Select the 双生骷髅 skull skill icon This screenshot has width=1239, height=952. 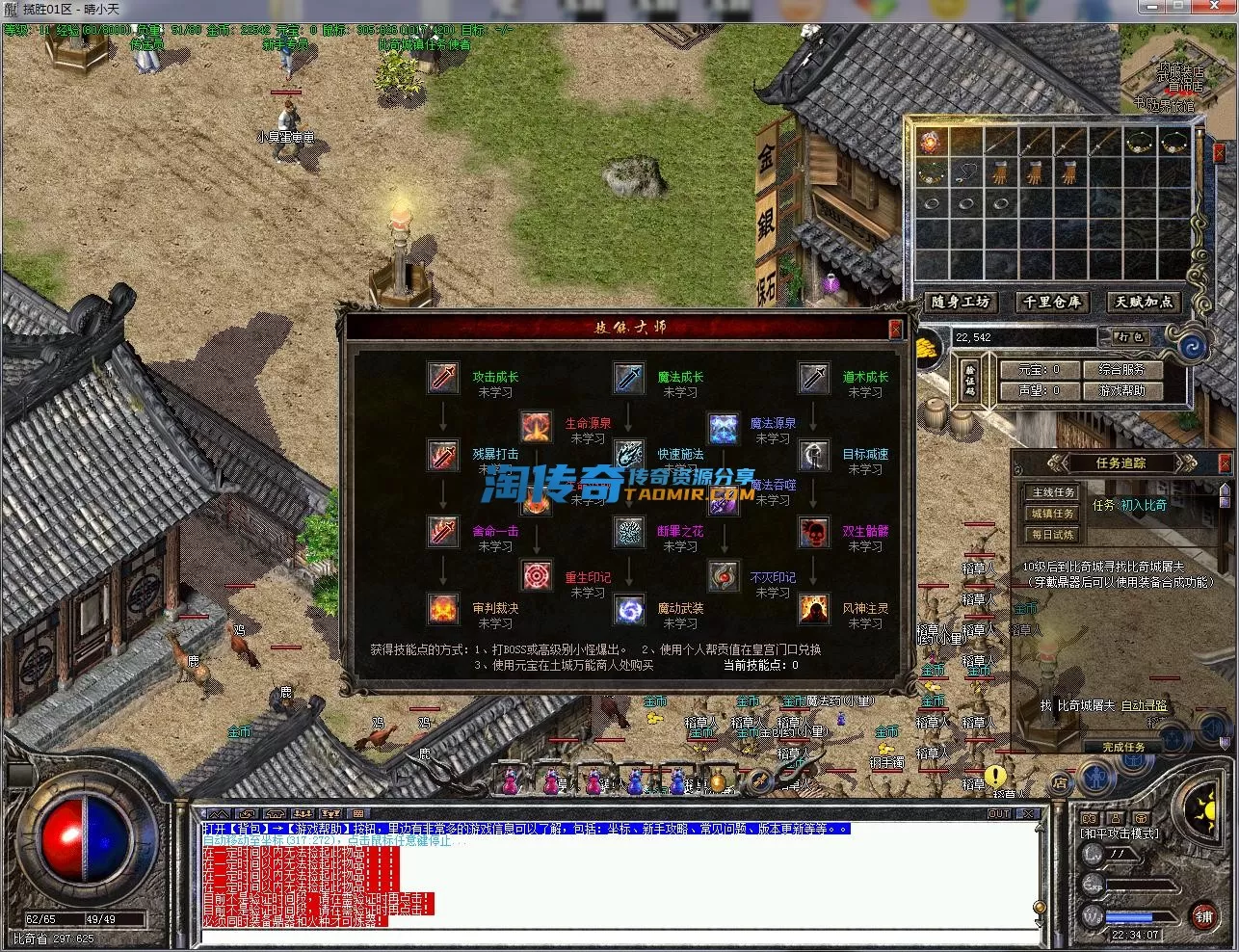pos(813,532)
